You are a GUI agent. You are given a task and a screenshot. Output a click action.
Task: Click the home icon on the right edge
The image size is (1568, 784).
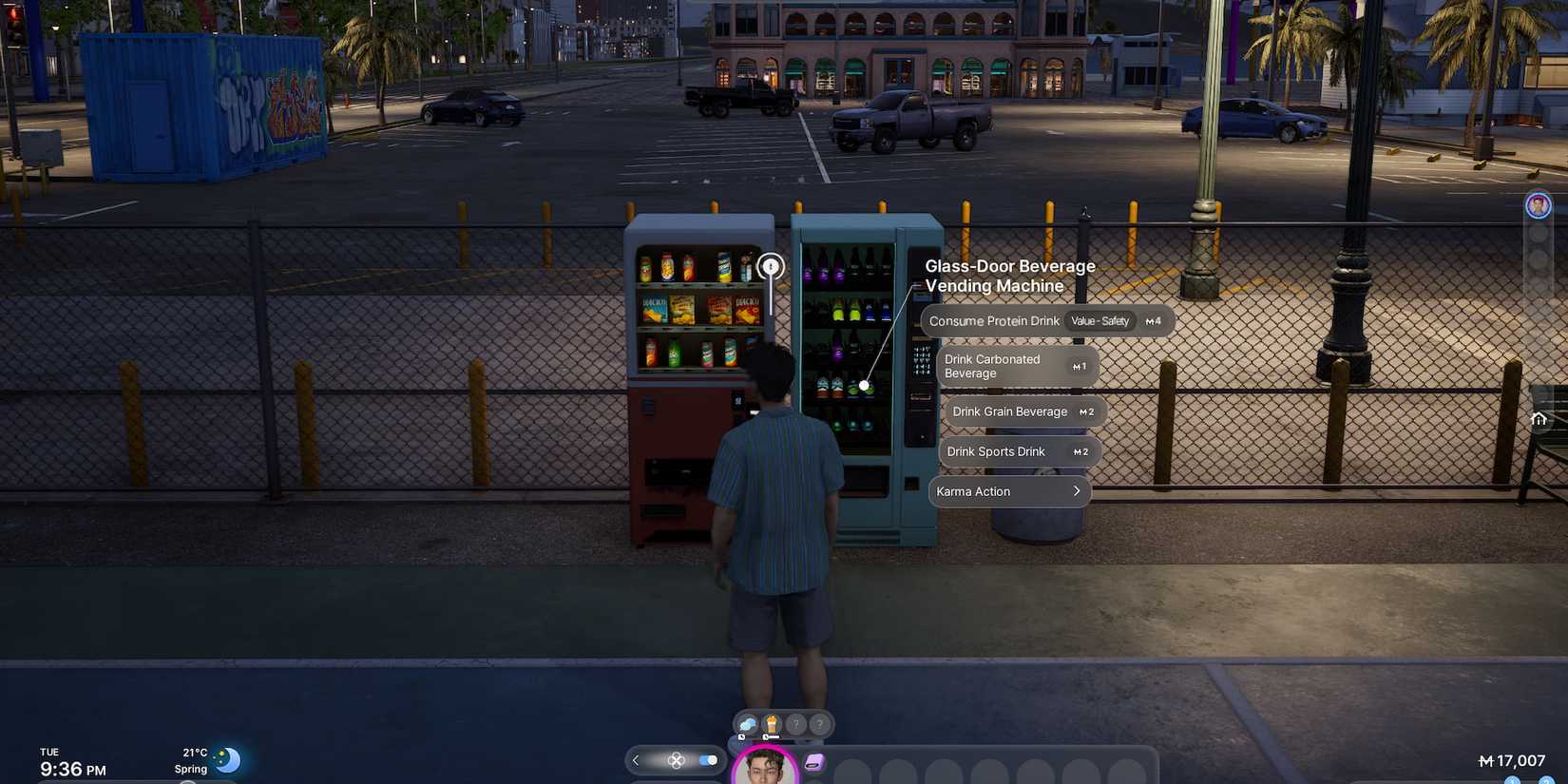pyautogui.click(x=1539, y=418)
